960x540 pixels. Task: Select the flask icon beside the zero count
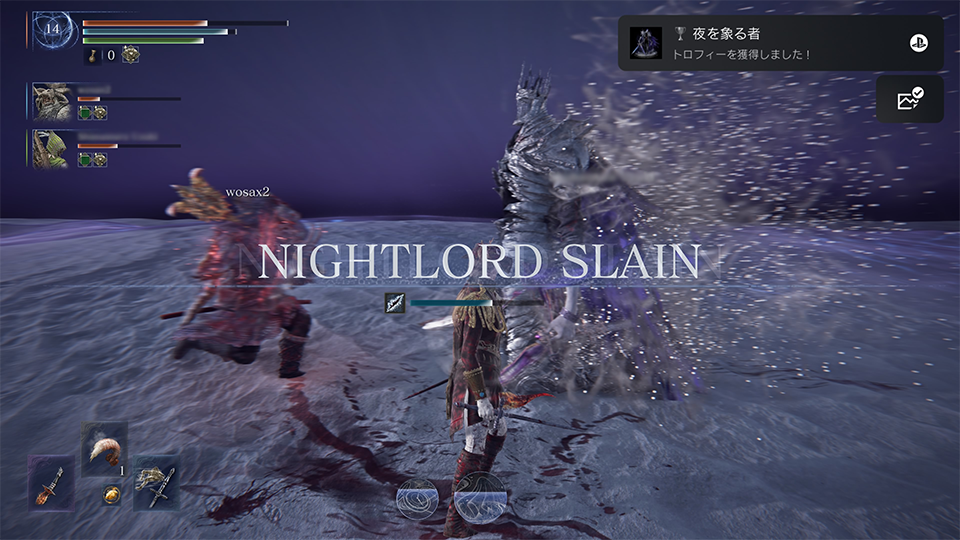tap(94, 55)
